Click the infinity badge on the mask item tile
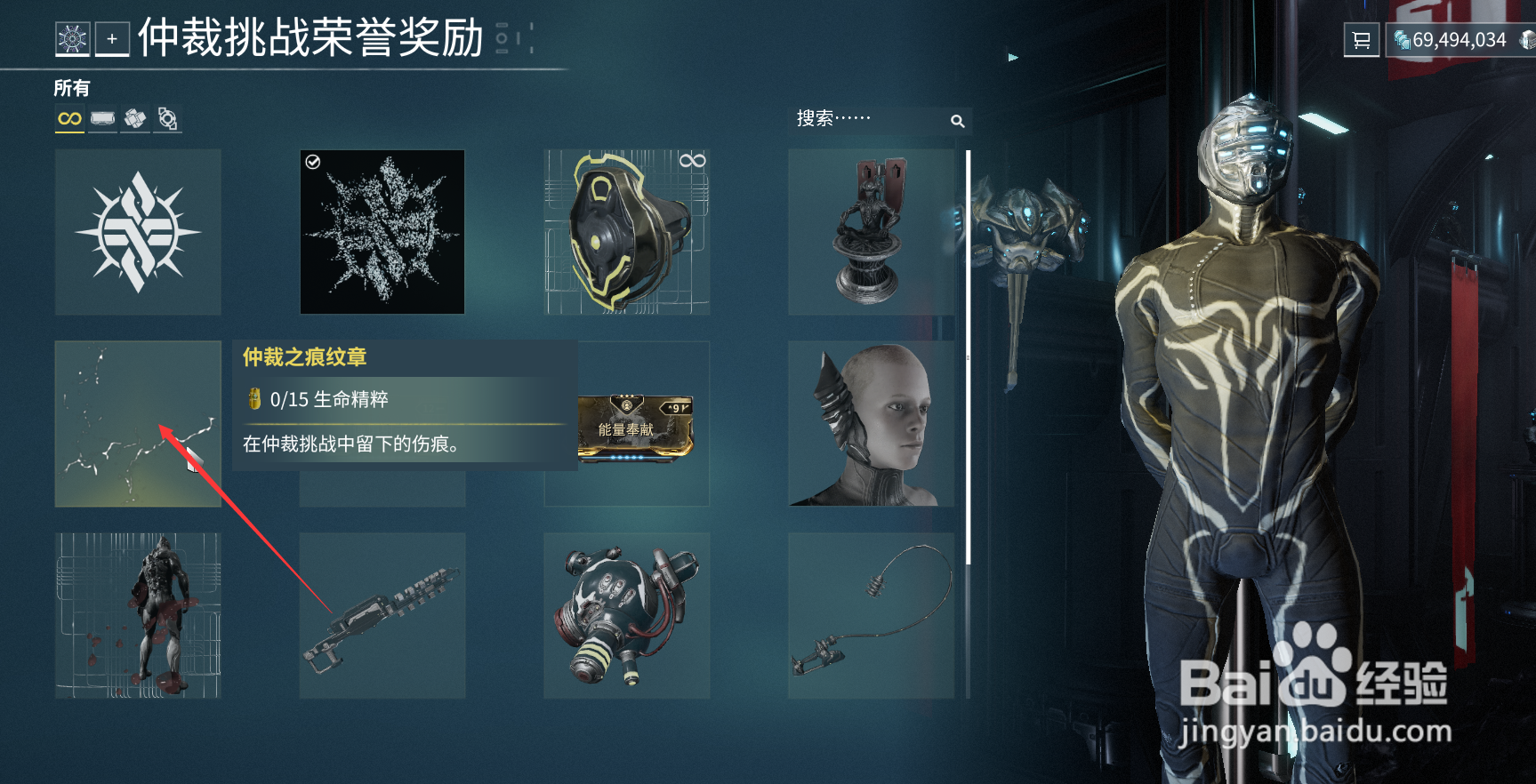This screenshot has width=1536, height=784. point(695,161)
